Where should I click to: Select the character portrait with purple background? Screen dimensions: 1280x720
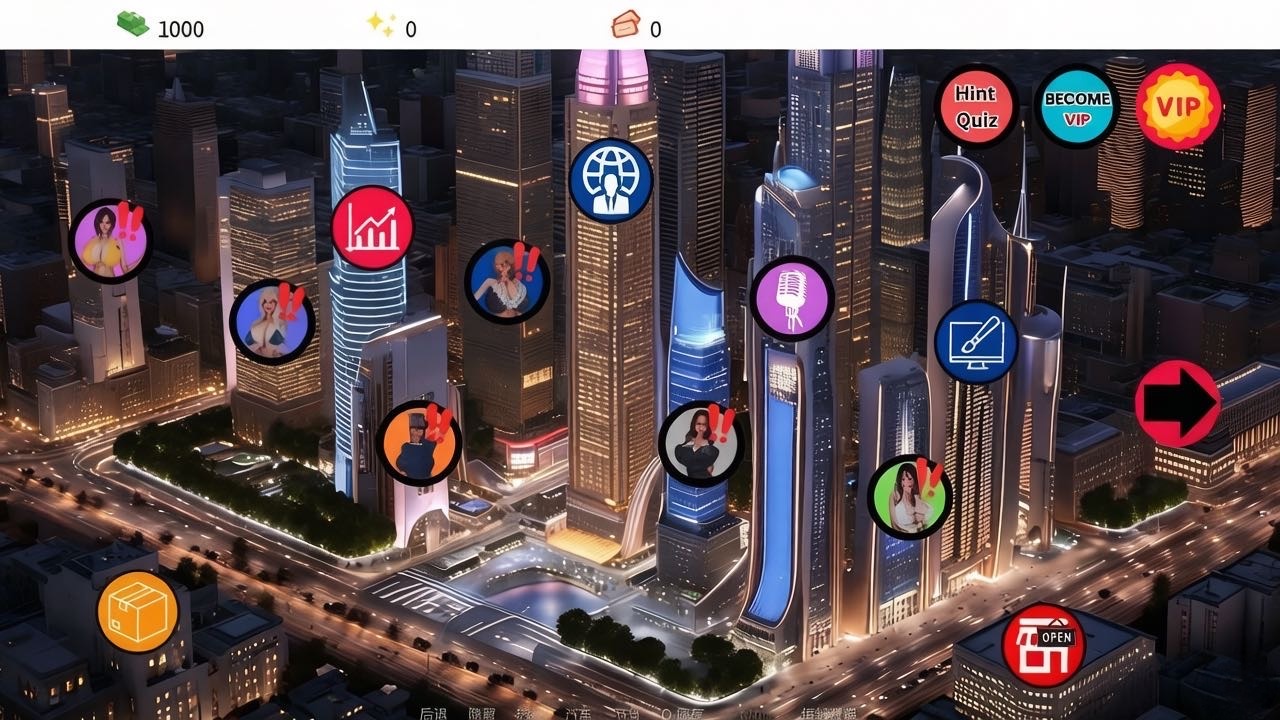click(109, 241)
